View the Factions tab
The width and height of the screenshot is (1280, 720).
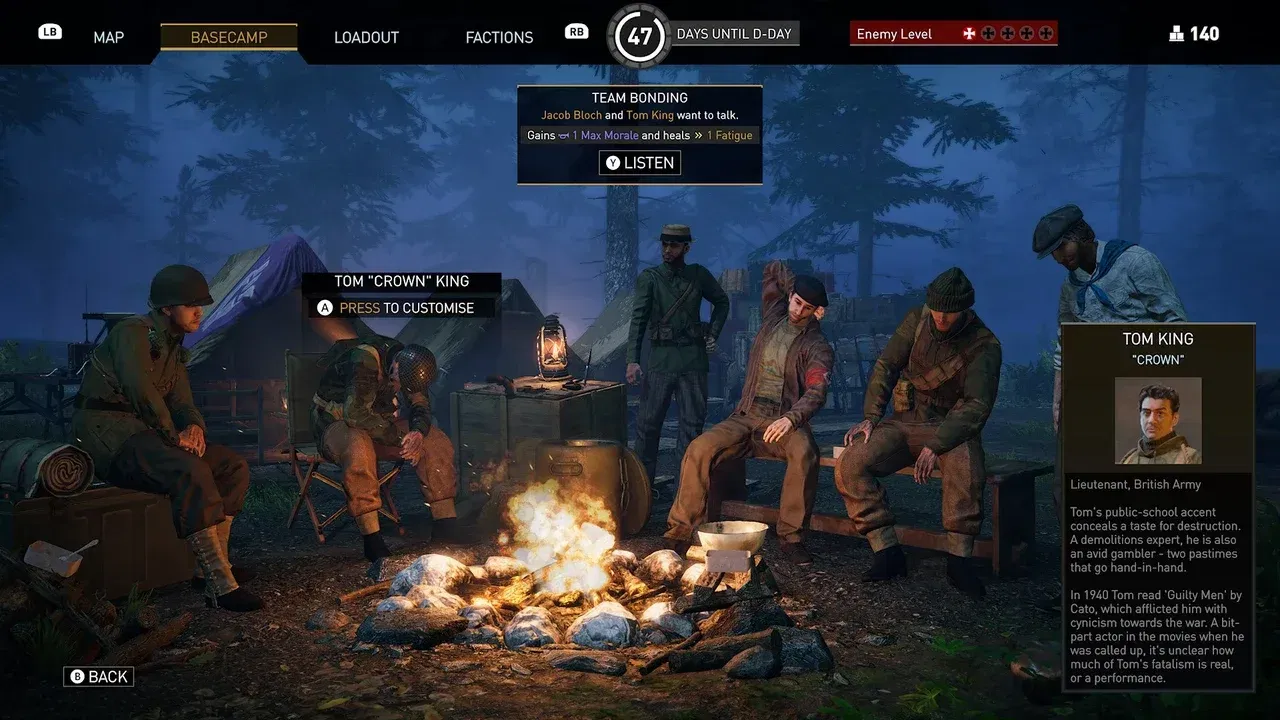(499, 37)
